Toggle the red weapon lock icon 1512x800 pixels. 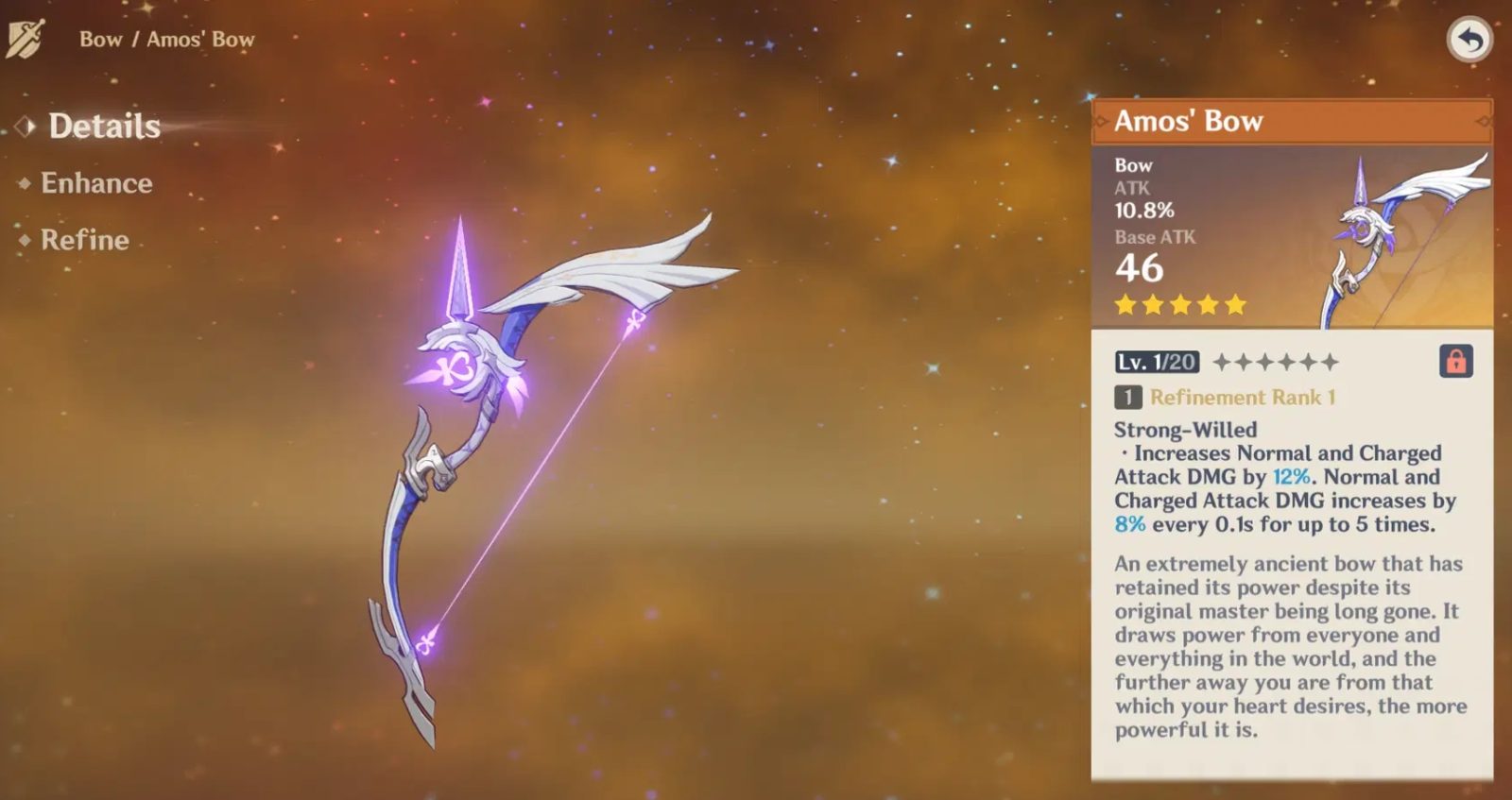(x=1455, y=361)
